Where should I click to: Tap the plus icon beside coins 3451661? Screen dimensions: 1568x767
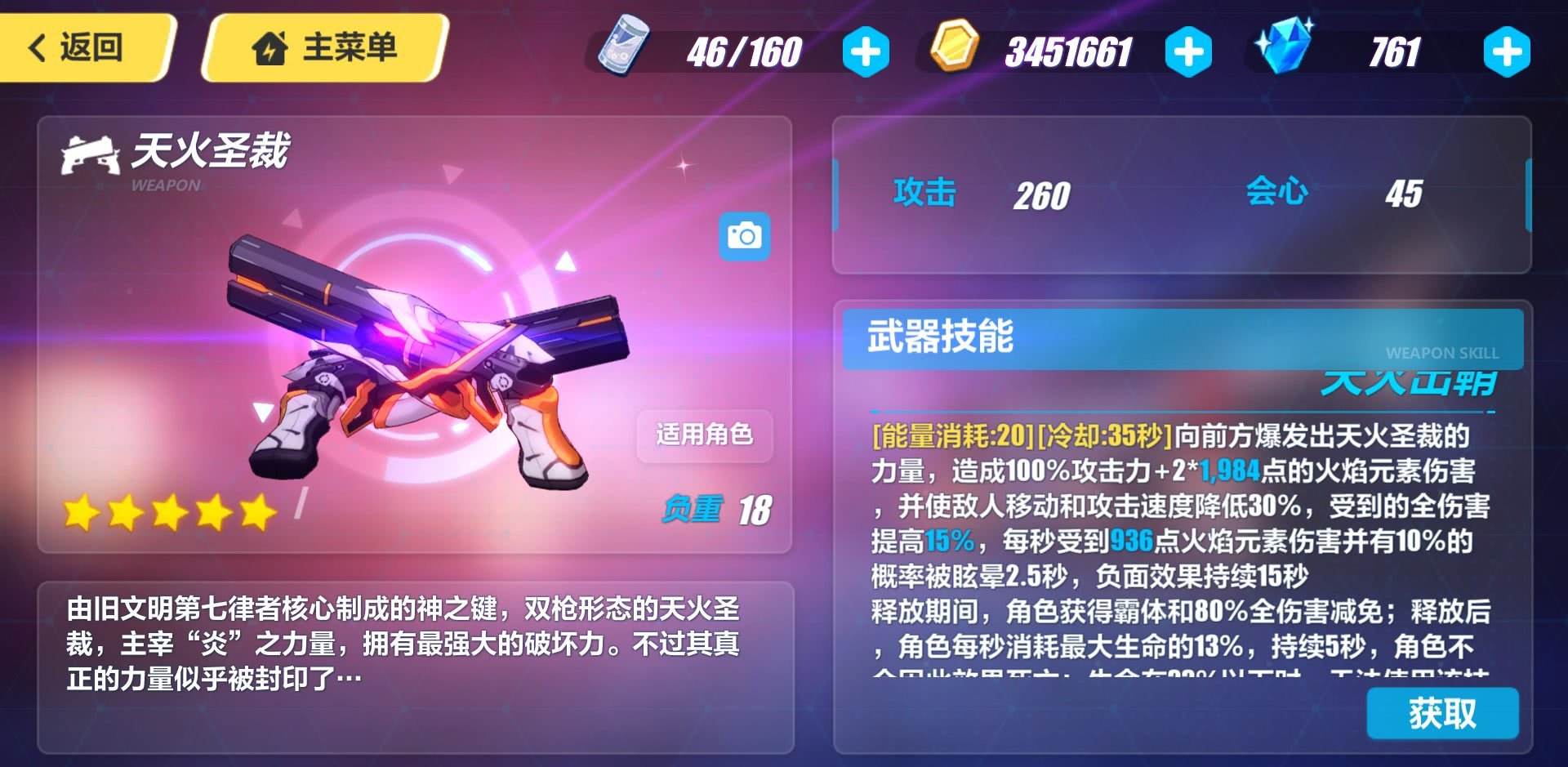pos(1188,51)
